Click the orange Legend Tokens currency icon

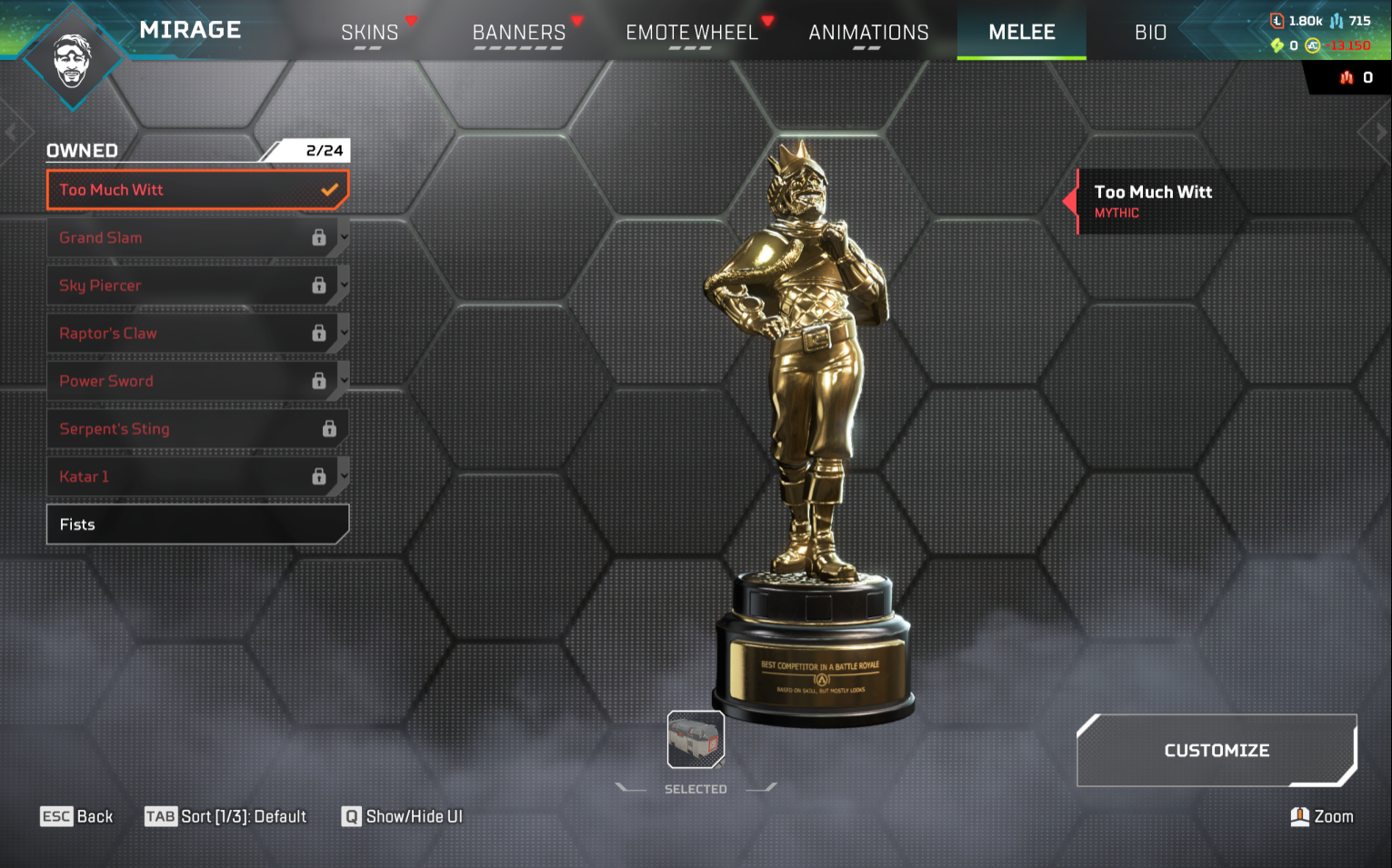[1277, 21]
